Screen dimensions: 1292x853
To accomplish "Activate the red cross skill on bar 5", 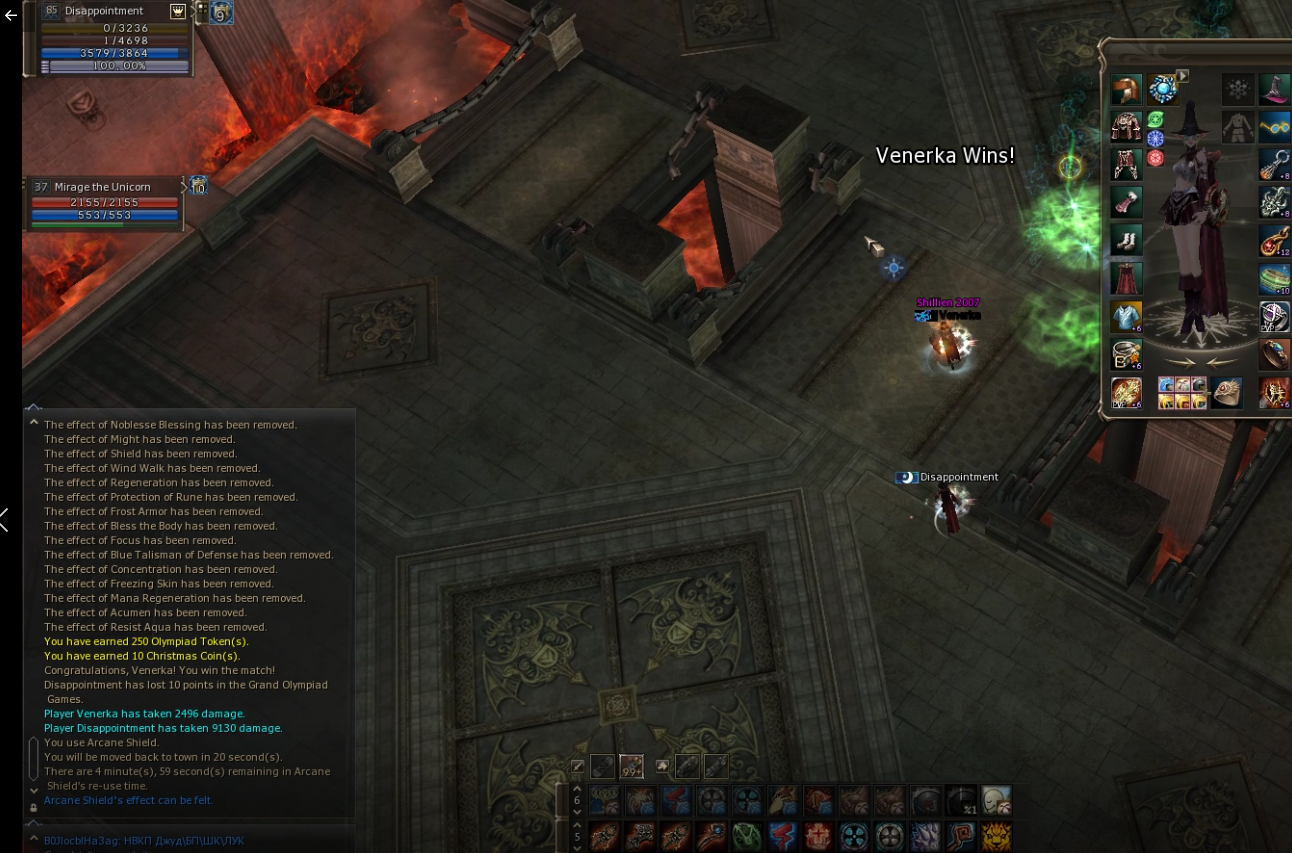I will pyautogui.click(x=818, y=836).
